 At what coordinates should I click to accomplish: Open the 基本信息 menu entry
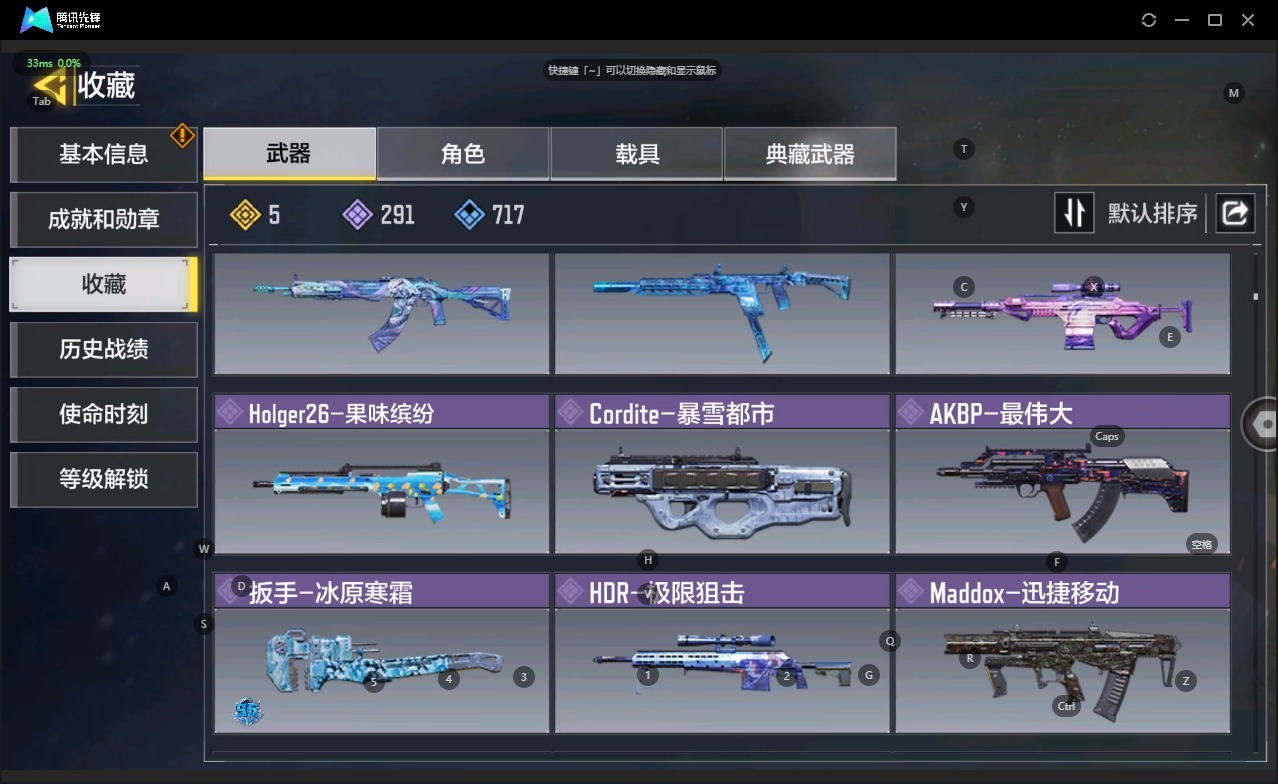pyautogui.click(x=103, y=154)
